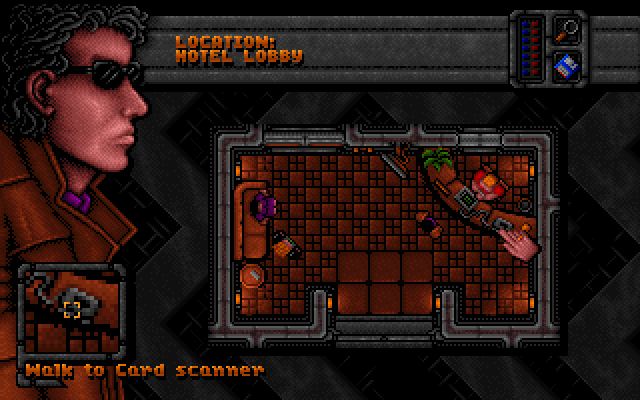The width and height of the screenshot is (640, 400).
Task: Click the zoomed-view panel showing the card scanner
Action: tap(73, 310)
